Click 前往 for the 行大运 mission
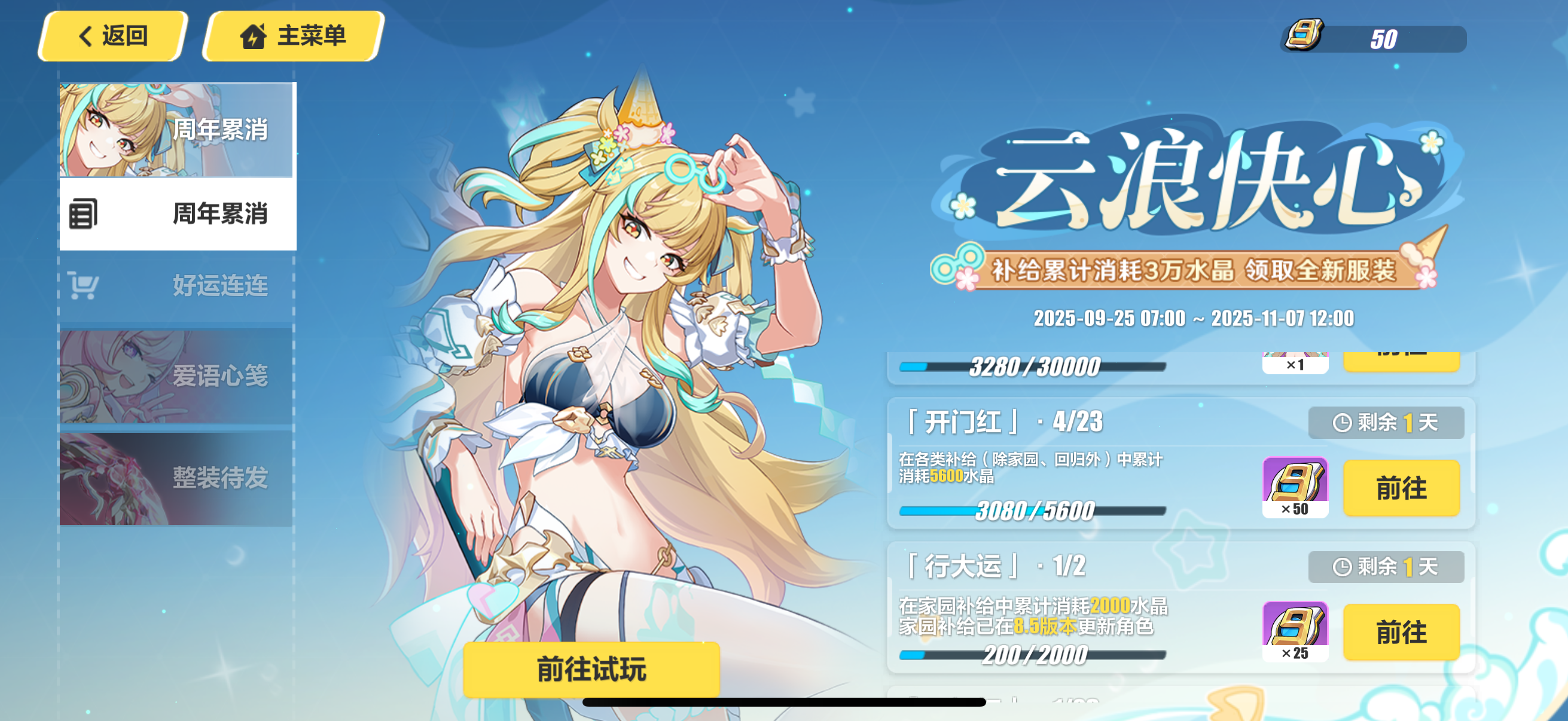 [1401, 631]
